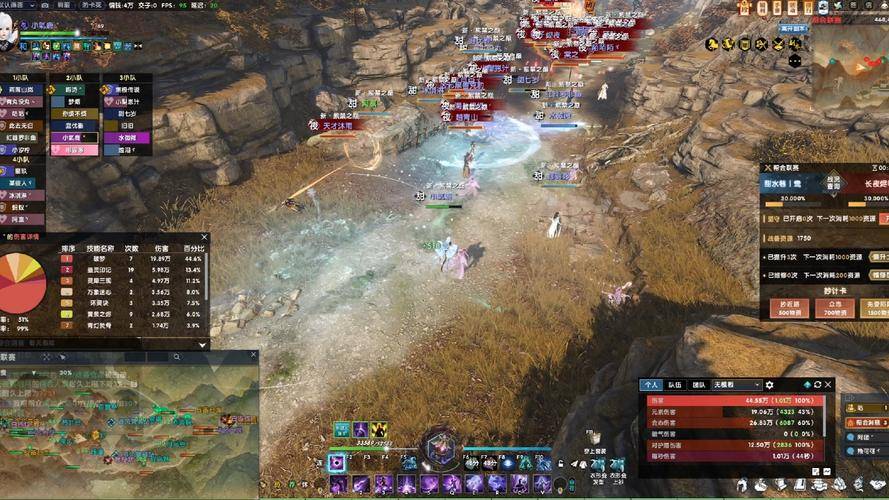Refresh the damage statistics panel
Image resolution: width=889 pixels, height=500 pixels.
tap(817, 384)
